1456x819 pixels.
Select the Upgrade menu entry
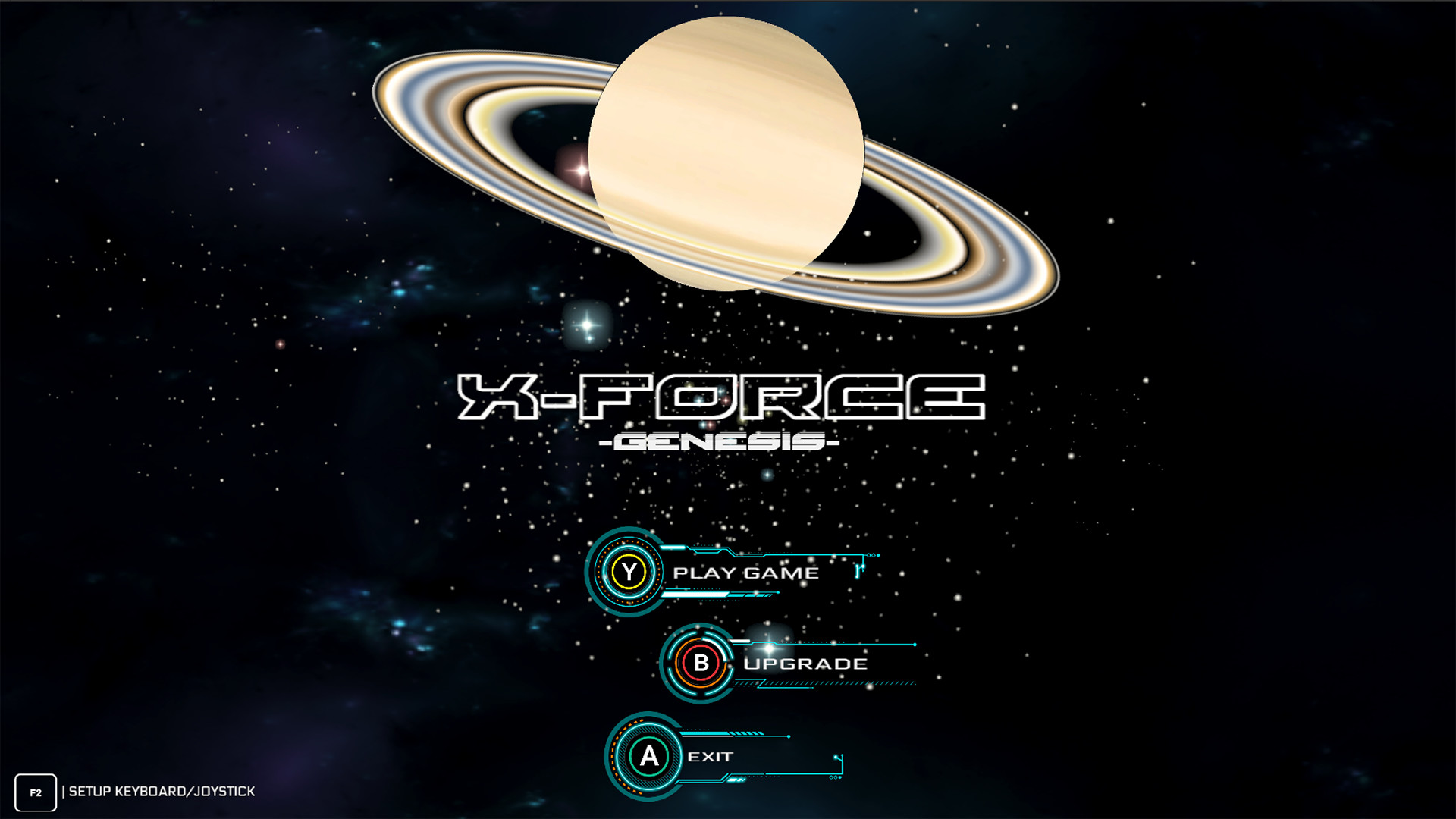[x=805, y=663]
